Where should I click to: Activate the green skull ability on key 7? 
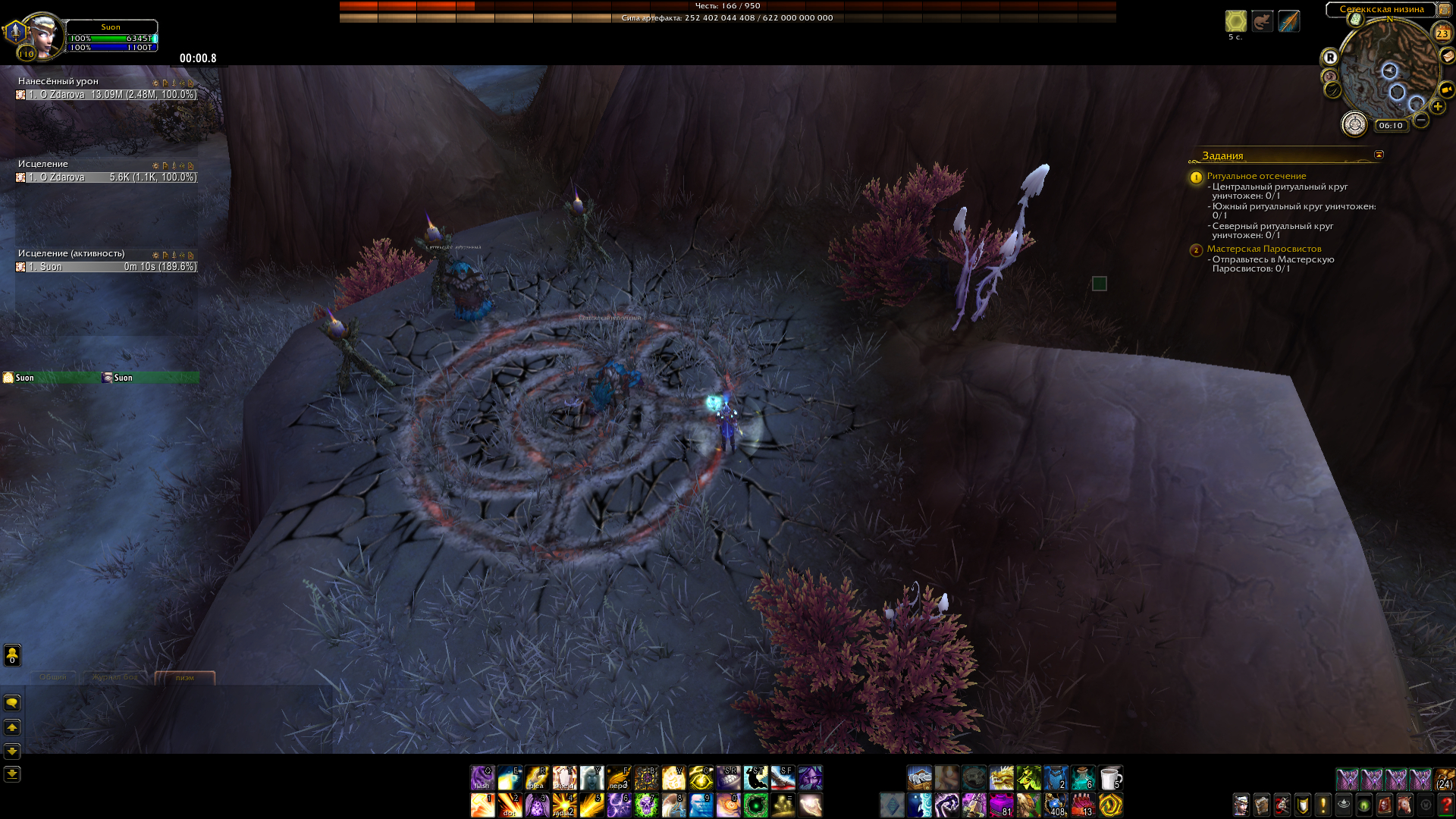click(x=646, y=805)
